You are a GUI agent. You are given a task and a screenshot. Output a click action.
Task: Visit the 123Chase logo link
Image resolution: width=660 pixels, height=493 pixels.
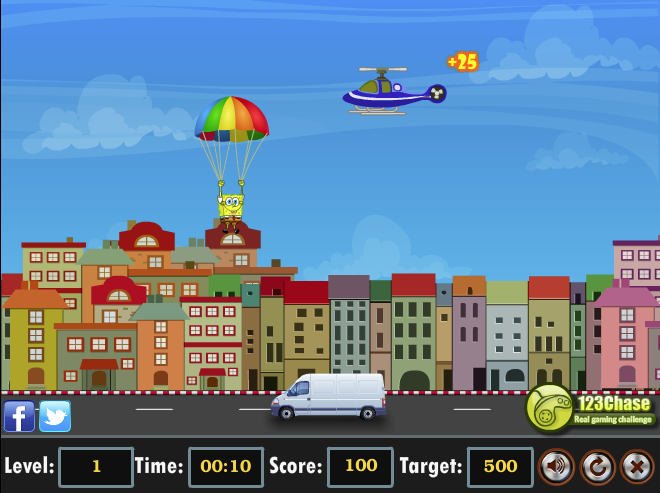(x=590, y=408)
